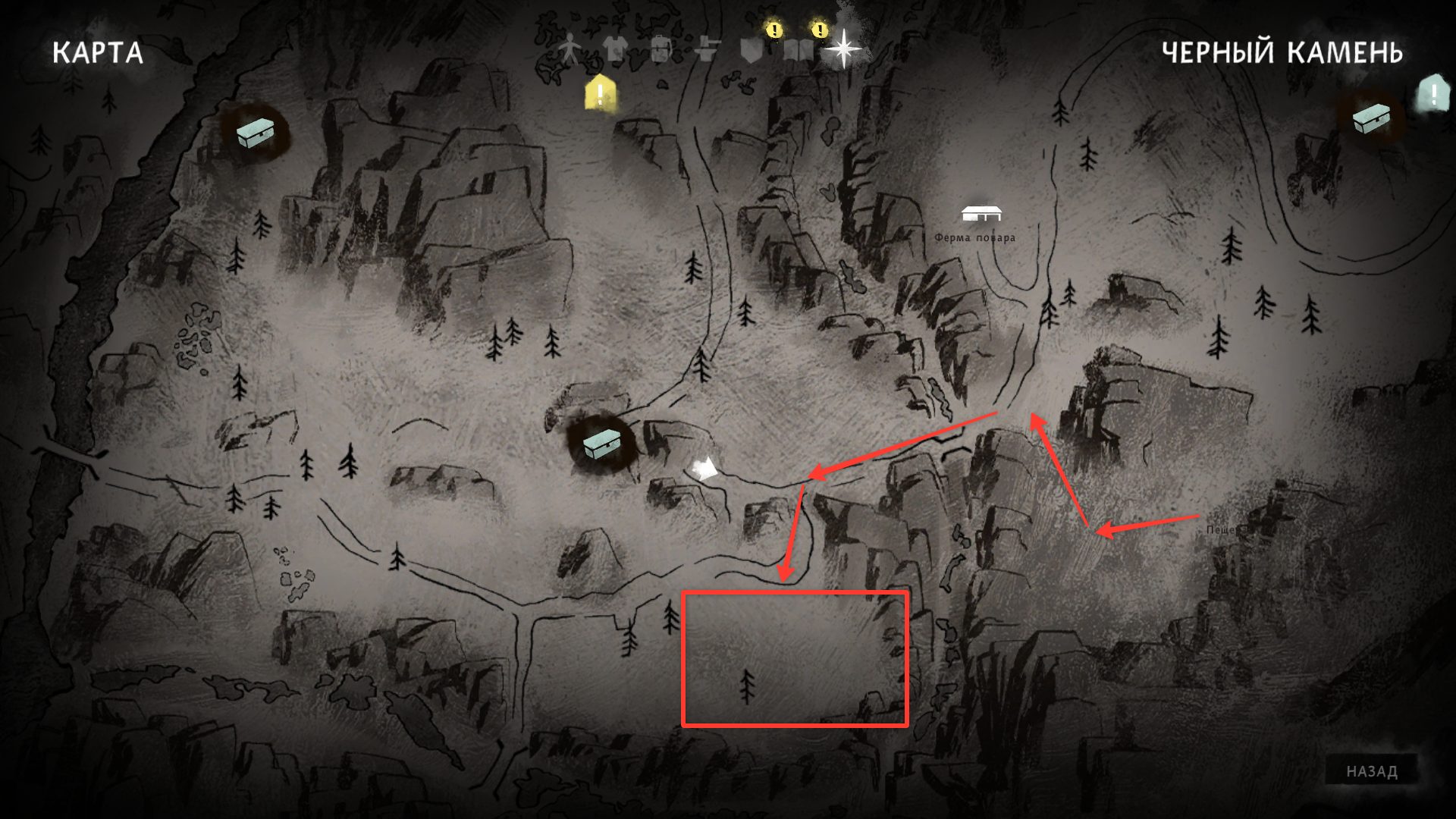Image resolution: width=1456 pixels, height=819 pixels.
Task: Click the НАЗАД back button
Action: (1371, 771)
